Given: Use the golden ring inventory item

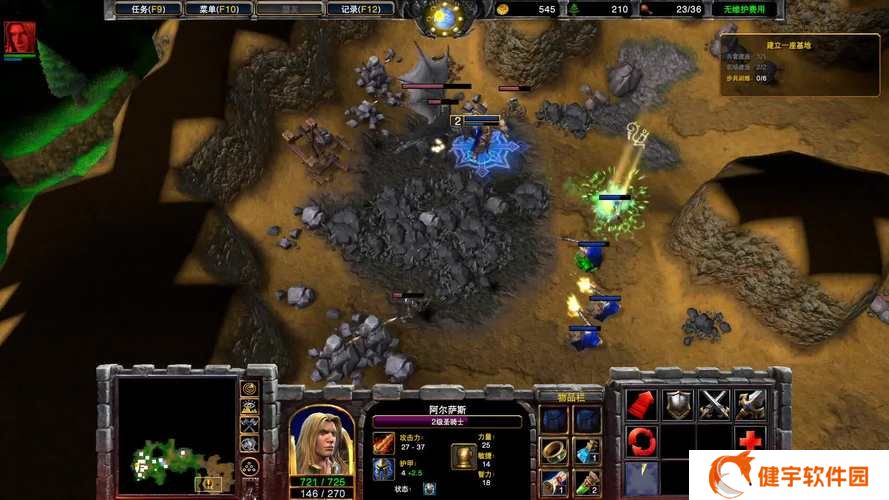Looking at the screenshot, I should [x=553, y=451].
